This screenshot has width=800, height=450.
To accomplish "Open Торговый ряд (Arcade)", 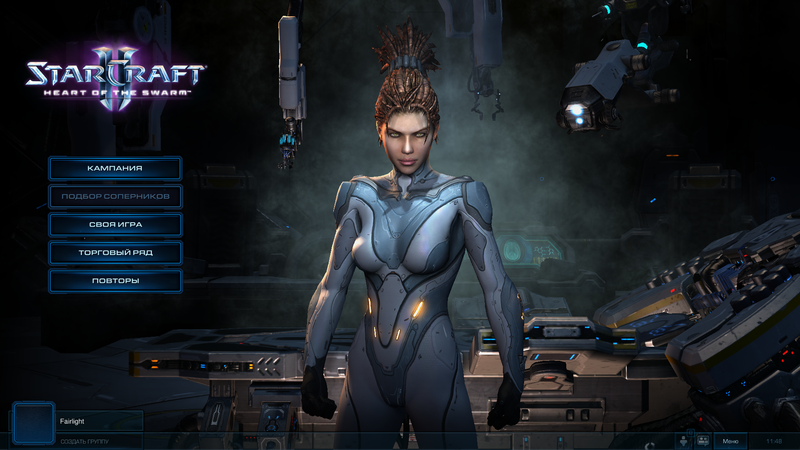I will pos(115,252).
